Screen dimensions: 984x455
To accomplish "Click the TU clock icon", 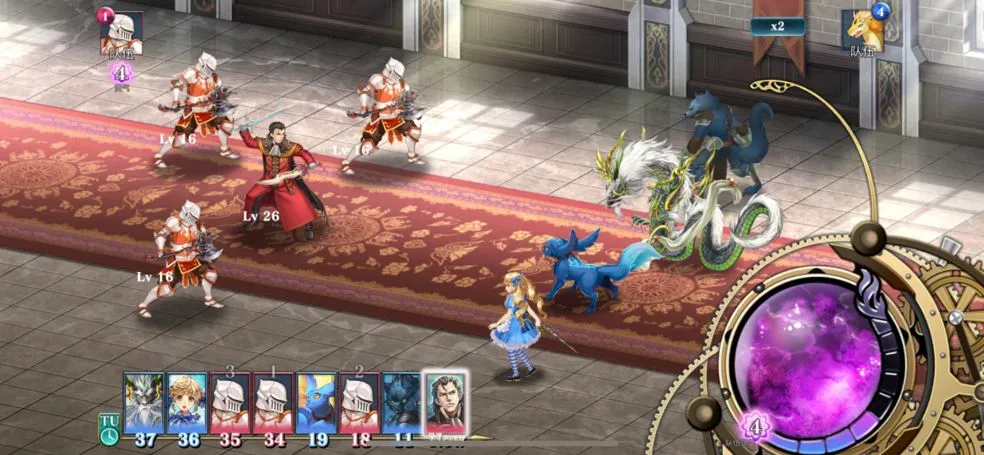I will (108, 428).
